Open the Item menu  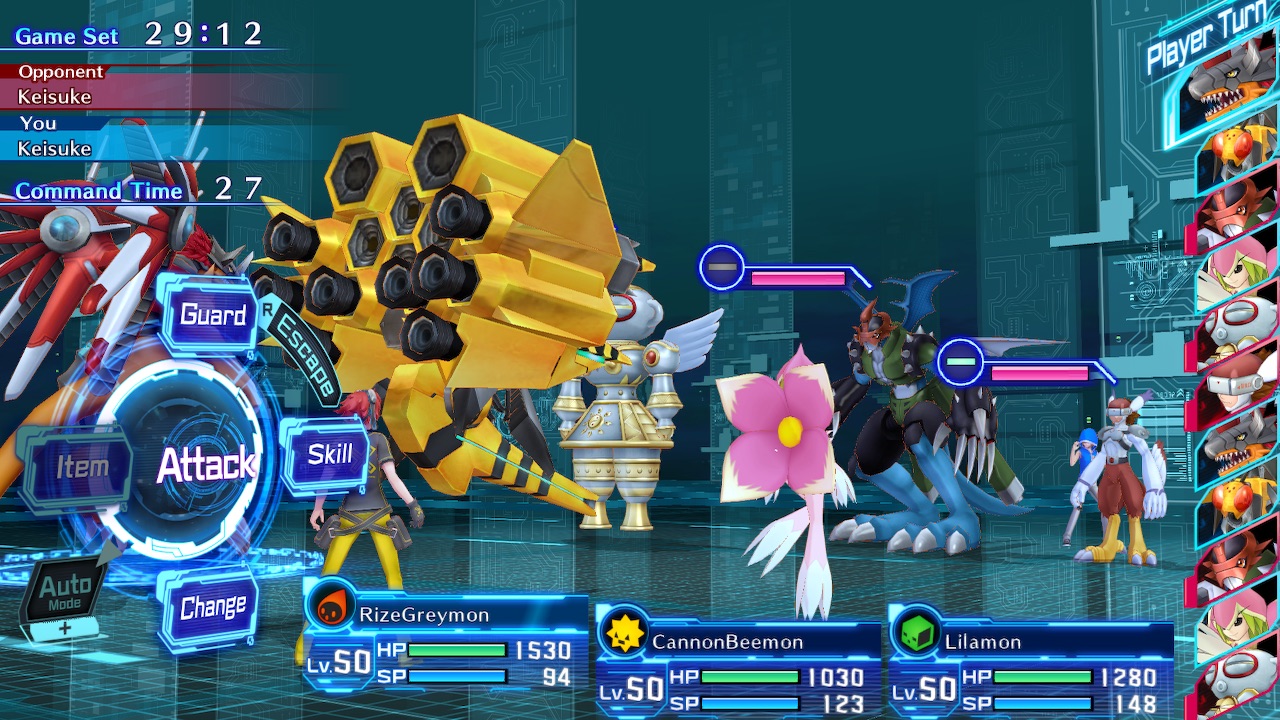click(x=82, y=467)
